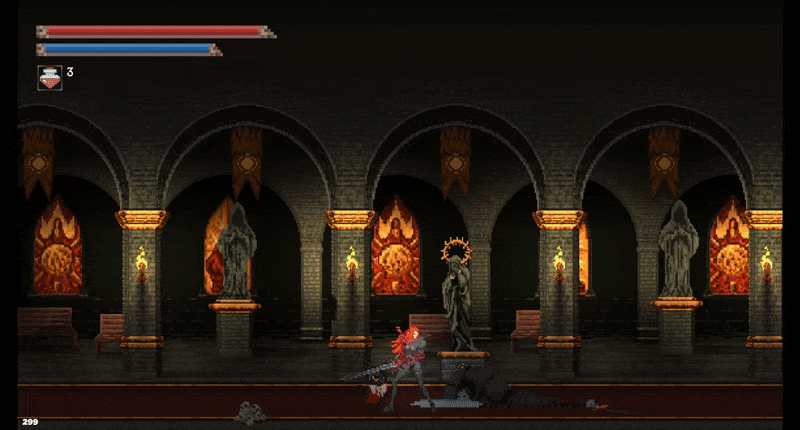Select the health potion flask icon
Image resolution: width=800 pixels, height=430 pixels.
tap(49, 77)
